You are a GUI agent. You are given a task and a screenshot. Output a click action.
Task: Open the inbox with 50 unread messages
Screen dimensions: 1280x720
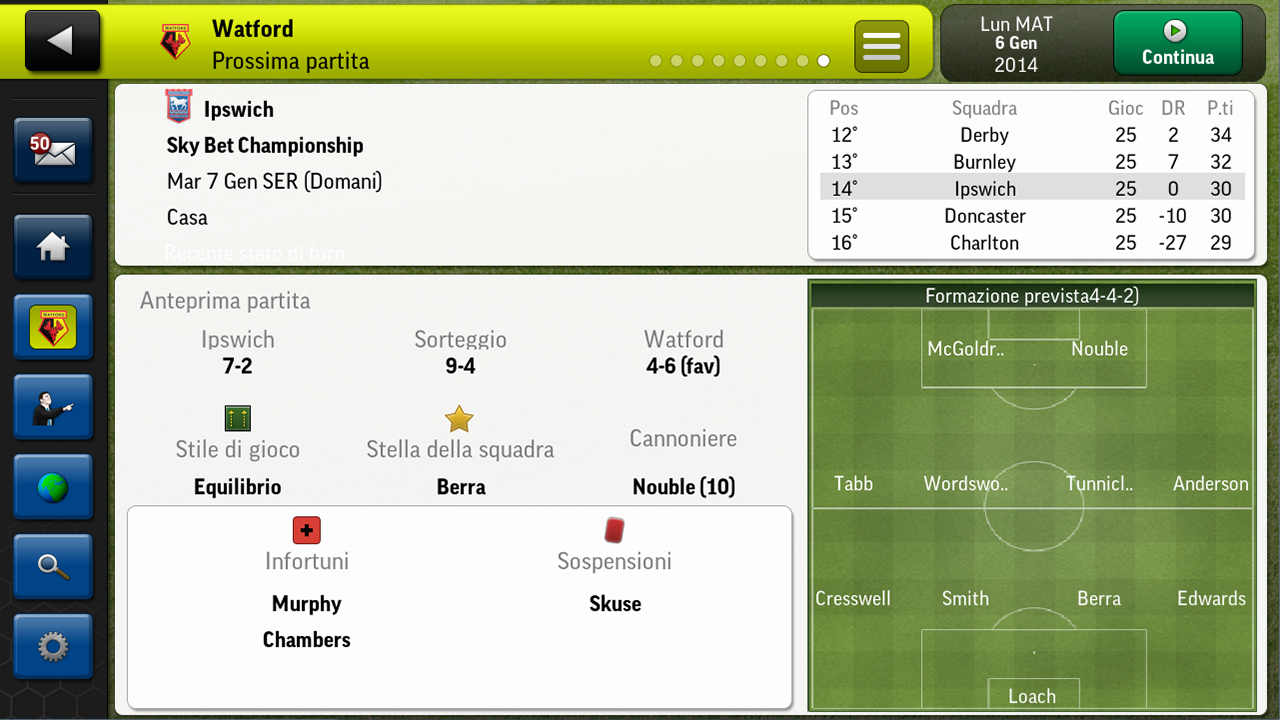pos(53,151)
